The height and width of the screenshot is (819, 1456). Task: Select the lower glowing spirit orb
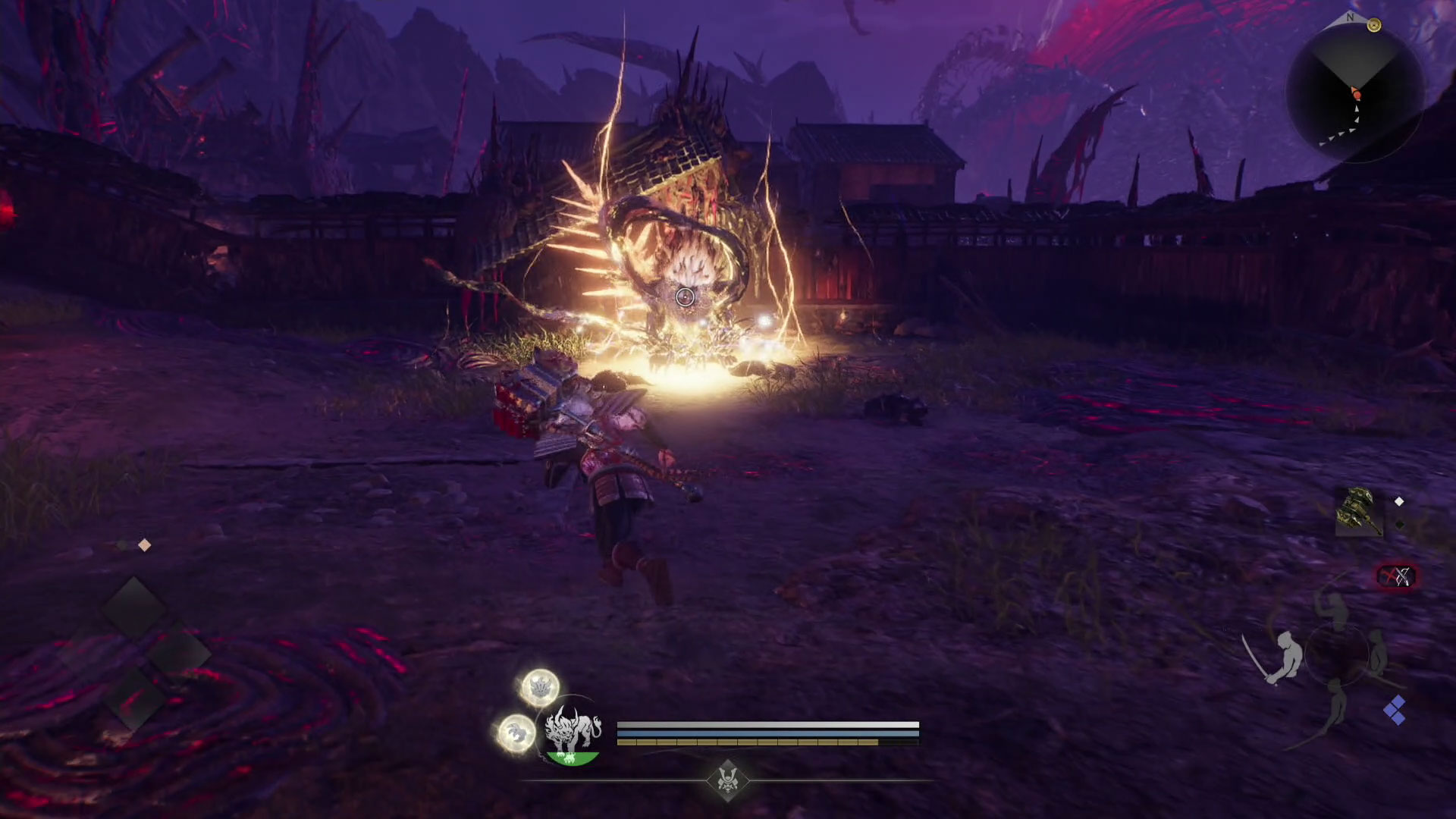click(x=517, y=733)
